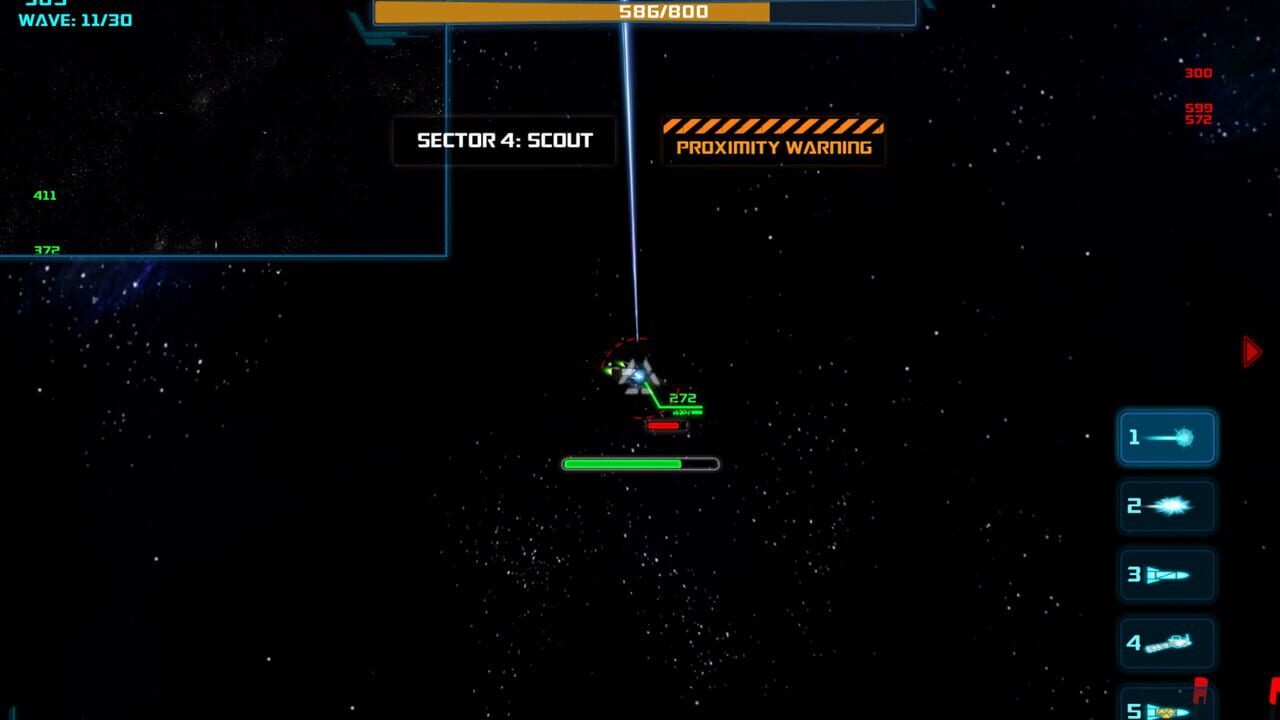Activate weapon slot 3 missile
Image resolution: width=1280 pixels, height=720 pixels.
[1166, 574]
